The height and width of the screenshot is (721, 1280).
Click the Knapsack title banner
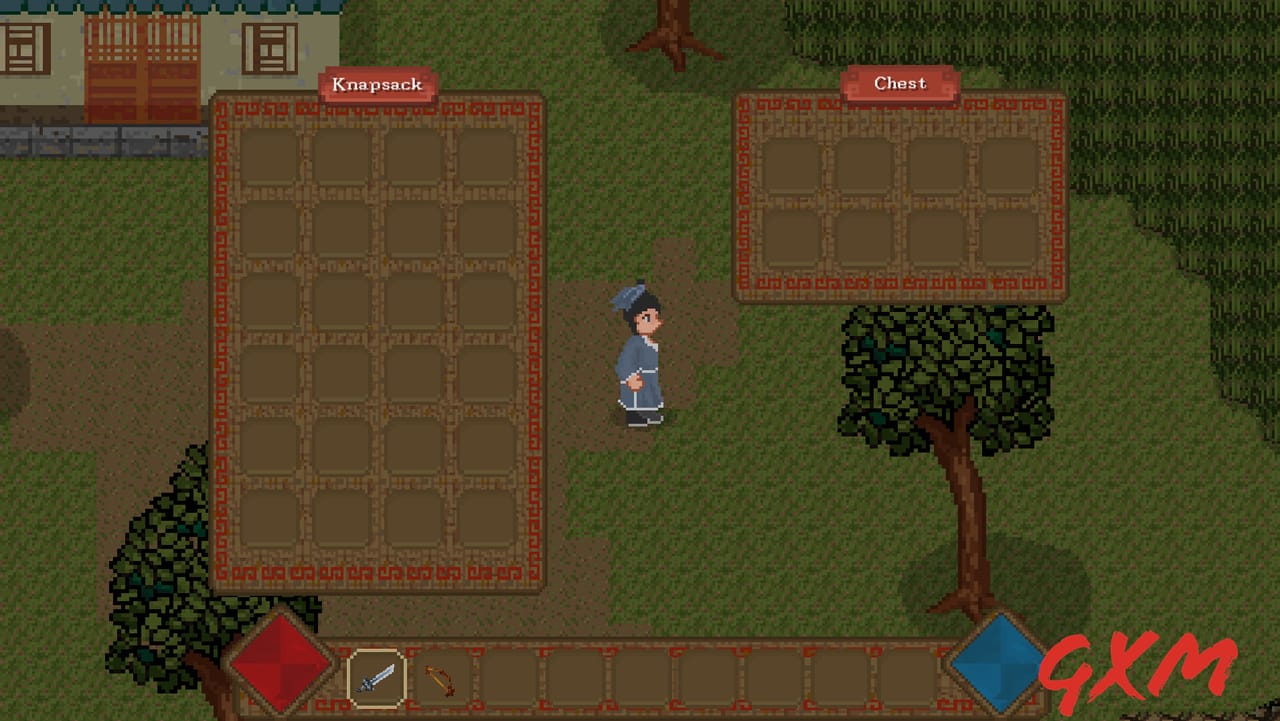pos(377,85)
